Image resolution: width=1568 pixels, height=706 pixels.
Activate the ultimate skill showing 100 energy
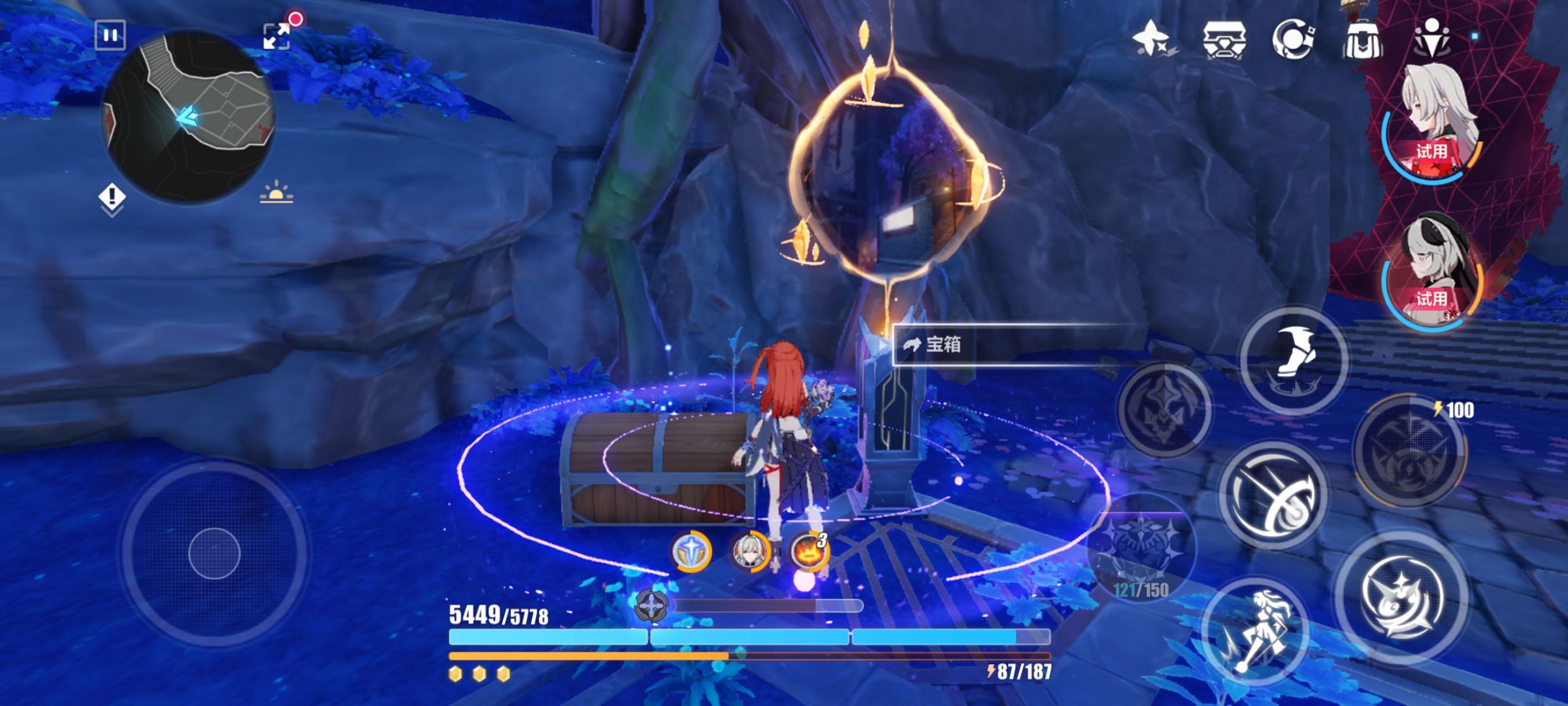(1409, 451)
